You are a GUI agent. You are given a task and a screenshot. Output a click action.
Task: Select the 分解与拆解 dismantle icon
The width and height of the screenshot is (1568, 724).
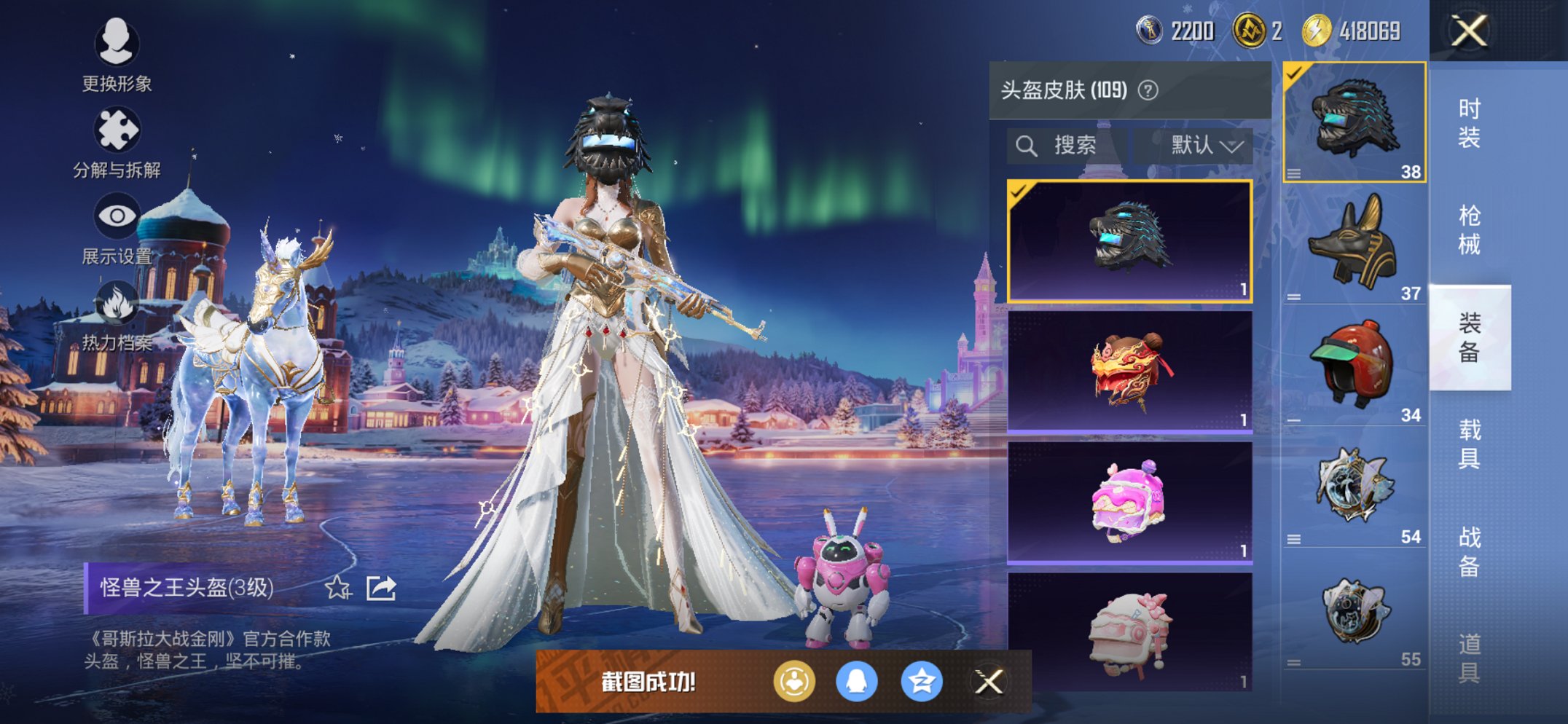[117, 130]
